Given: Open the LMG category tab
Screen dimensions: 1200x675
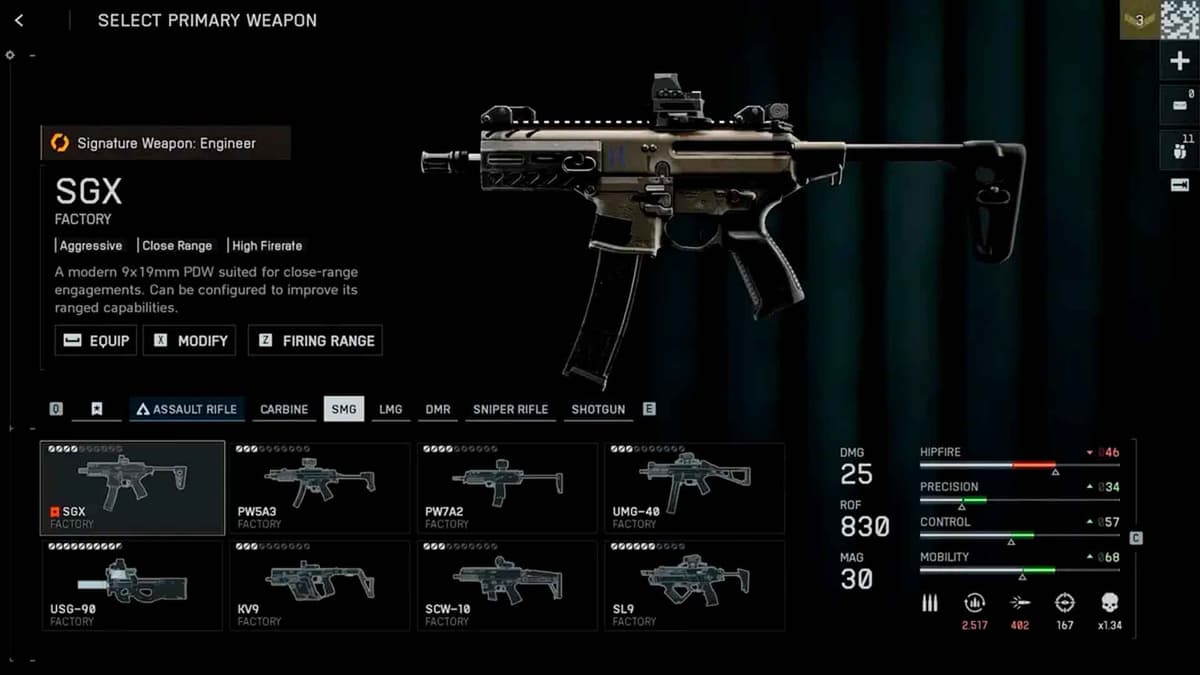Looking at the screenshot, I should click(390, 409).
